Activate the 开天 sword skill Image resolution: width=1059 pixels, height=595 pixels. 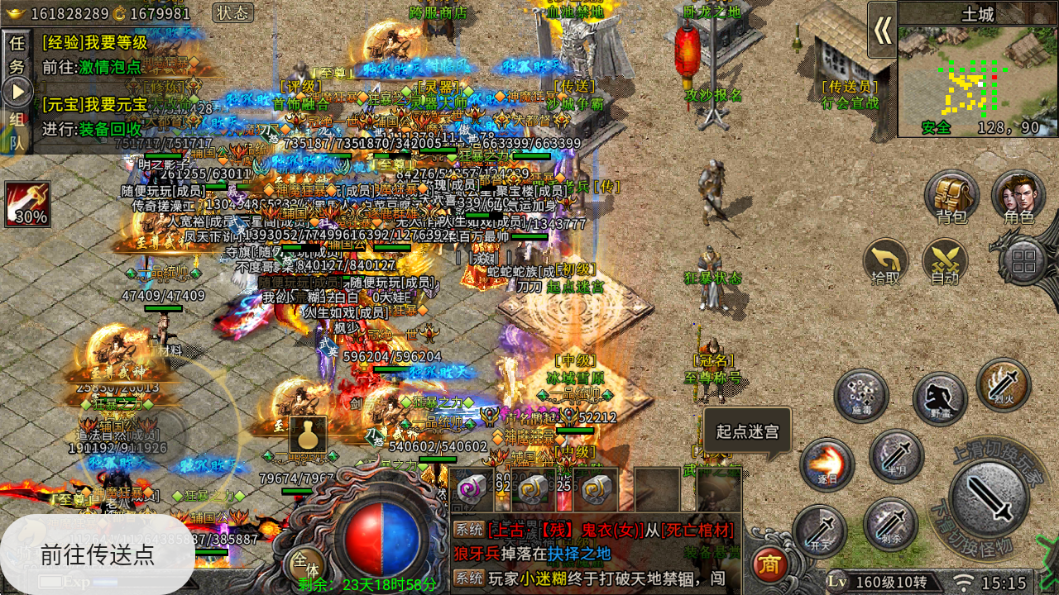[x=819, y=530]
